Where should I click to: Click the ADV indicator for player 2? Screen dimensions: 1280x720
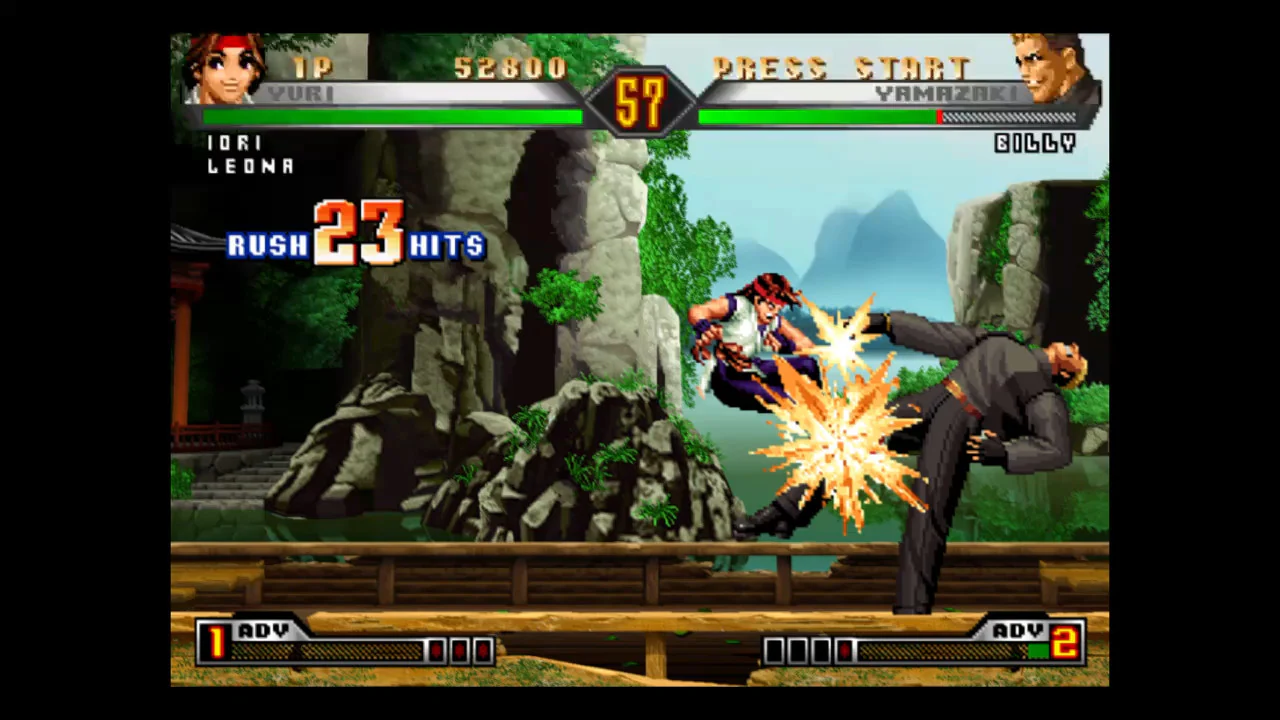1016,631
